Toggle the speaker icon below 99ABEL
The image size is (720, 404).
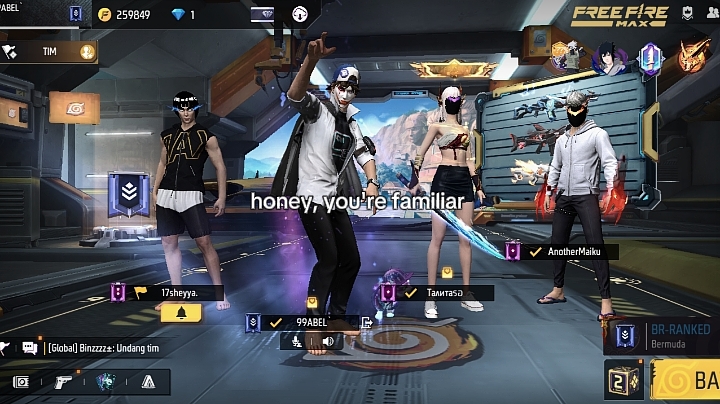(327, 341)
